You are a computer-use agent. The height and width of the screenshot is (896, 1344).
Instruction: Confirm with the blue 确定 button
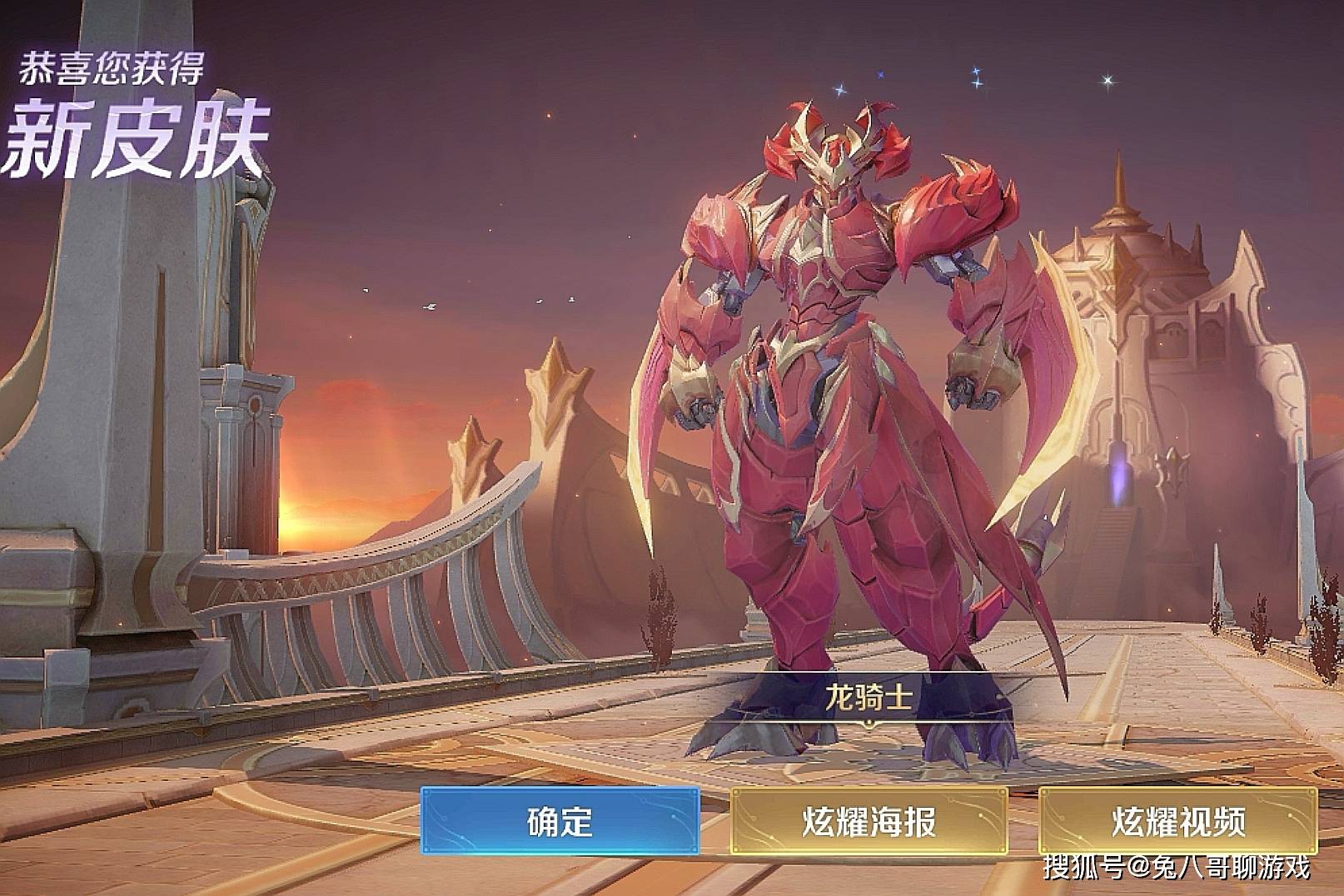tap(560, 821)
